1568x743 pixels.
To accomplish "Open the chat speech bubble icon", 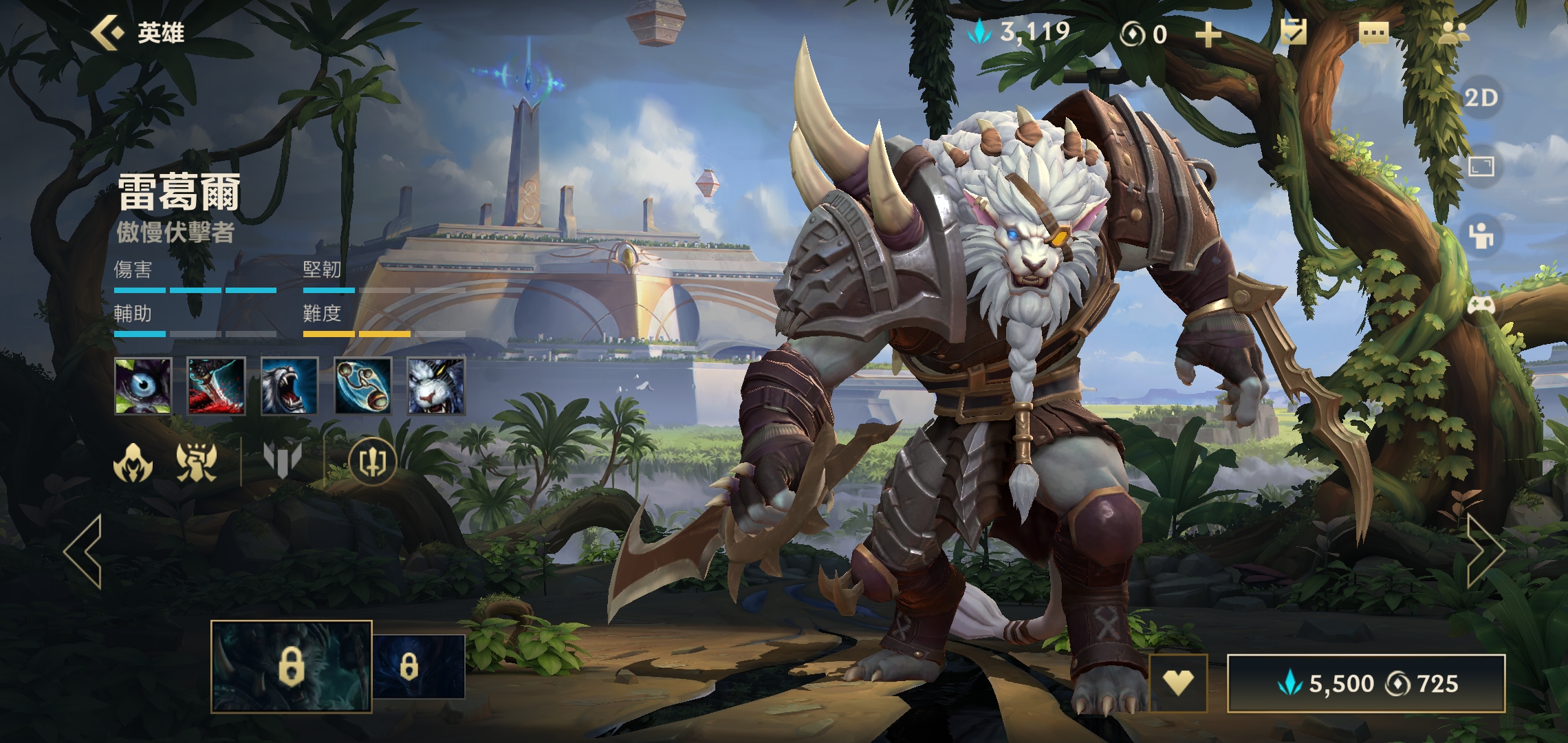I will click(1373, 33).
